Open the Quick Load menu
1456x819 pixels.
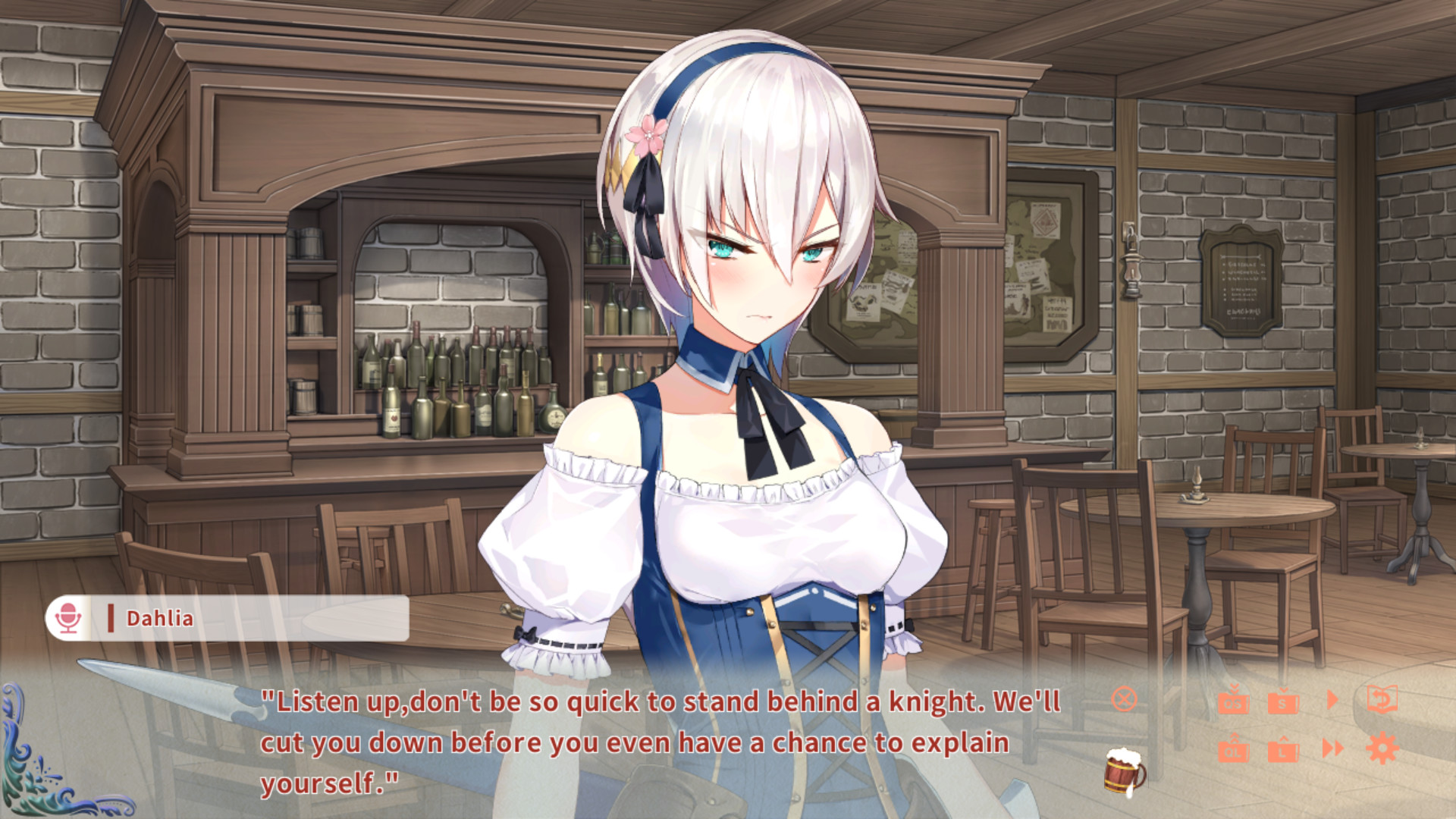[x=1234, y=751]
